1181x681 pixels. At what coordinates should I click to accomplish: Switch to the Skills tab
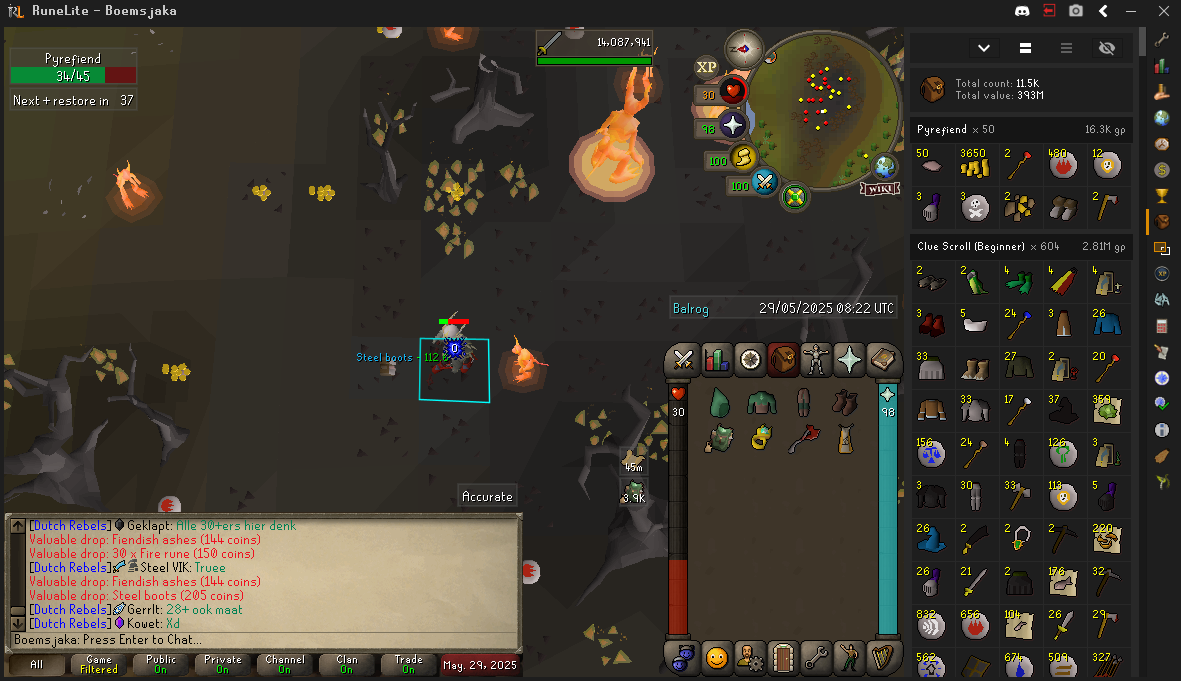pos(717,360)
